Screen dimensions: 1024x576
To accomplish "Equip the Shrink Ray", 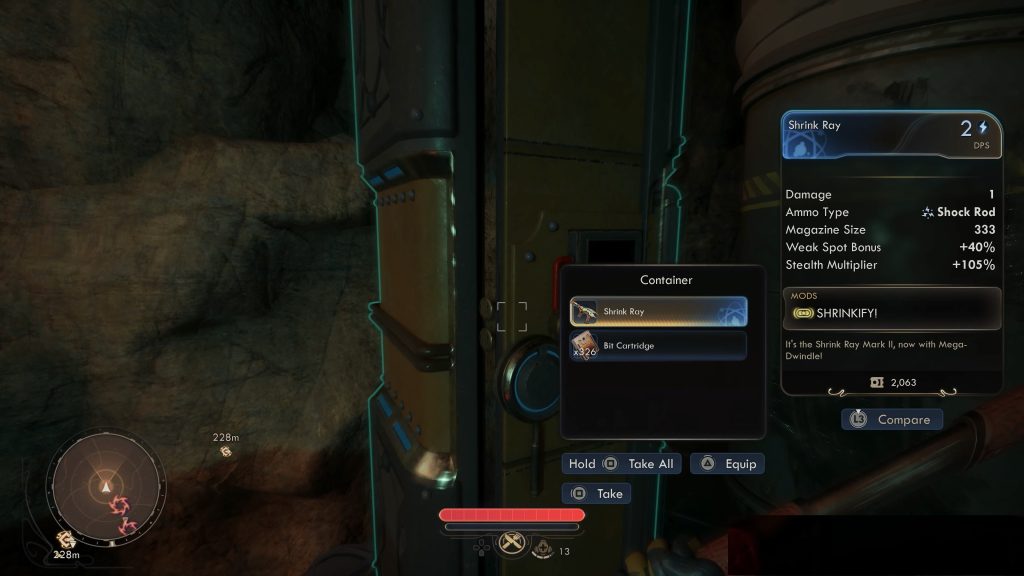I will pyautogui.click(x=727, y=464).
